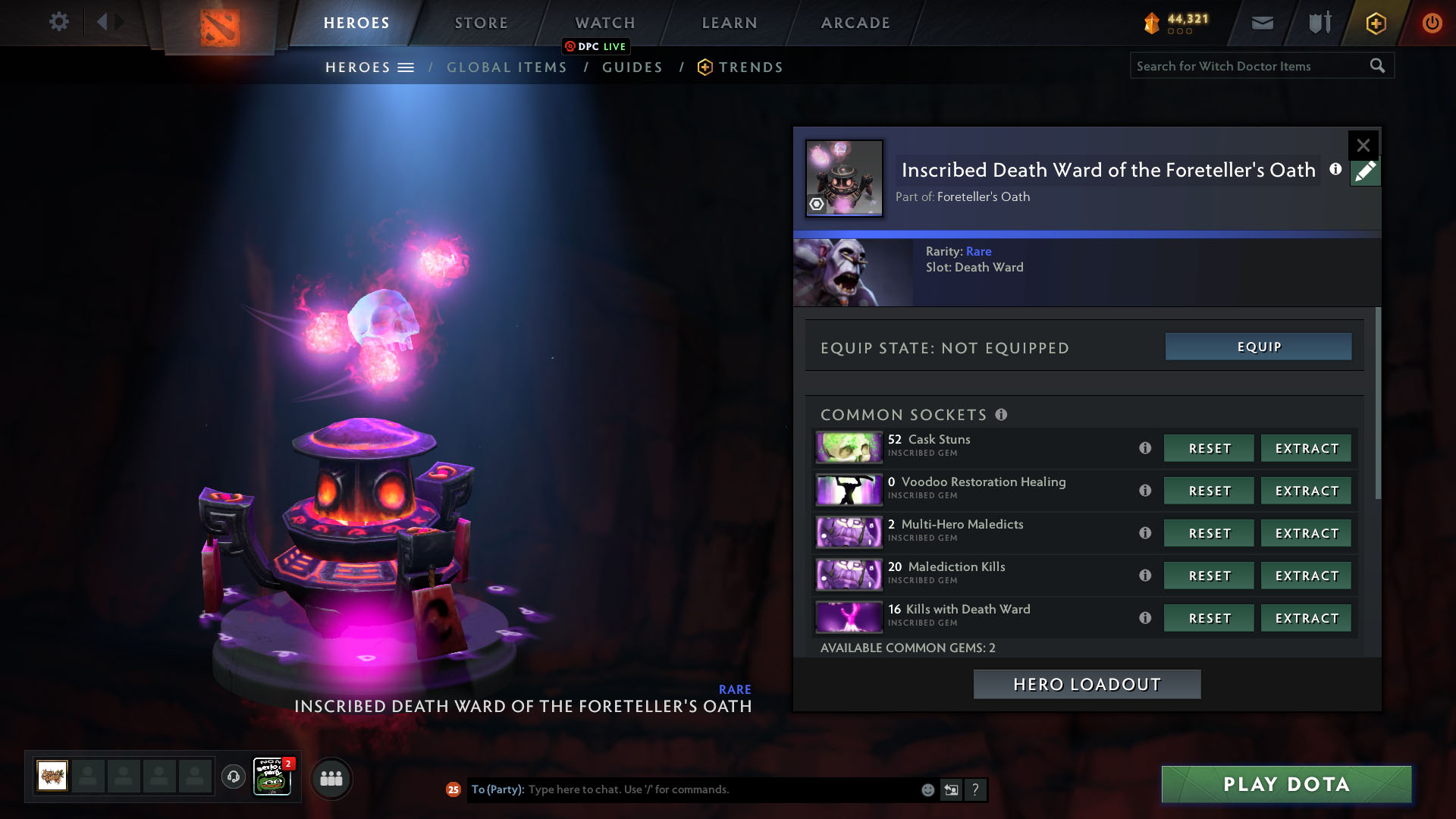Open the settings gear menu

click(x=58, y=21)
